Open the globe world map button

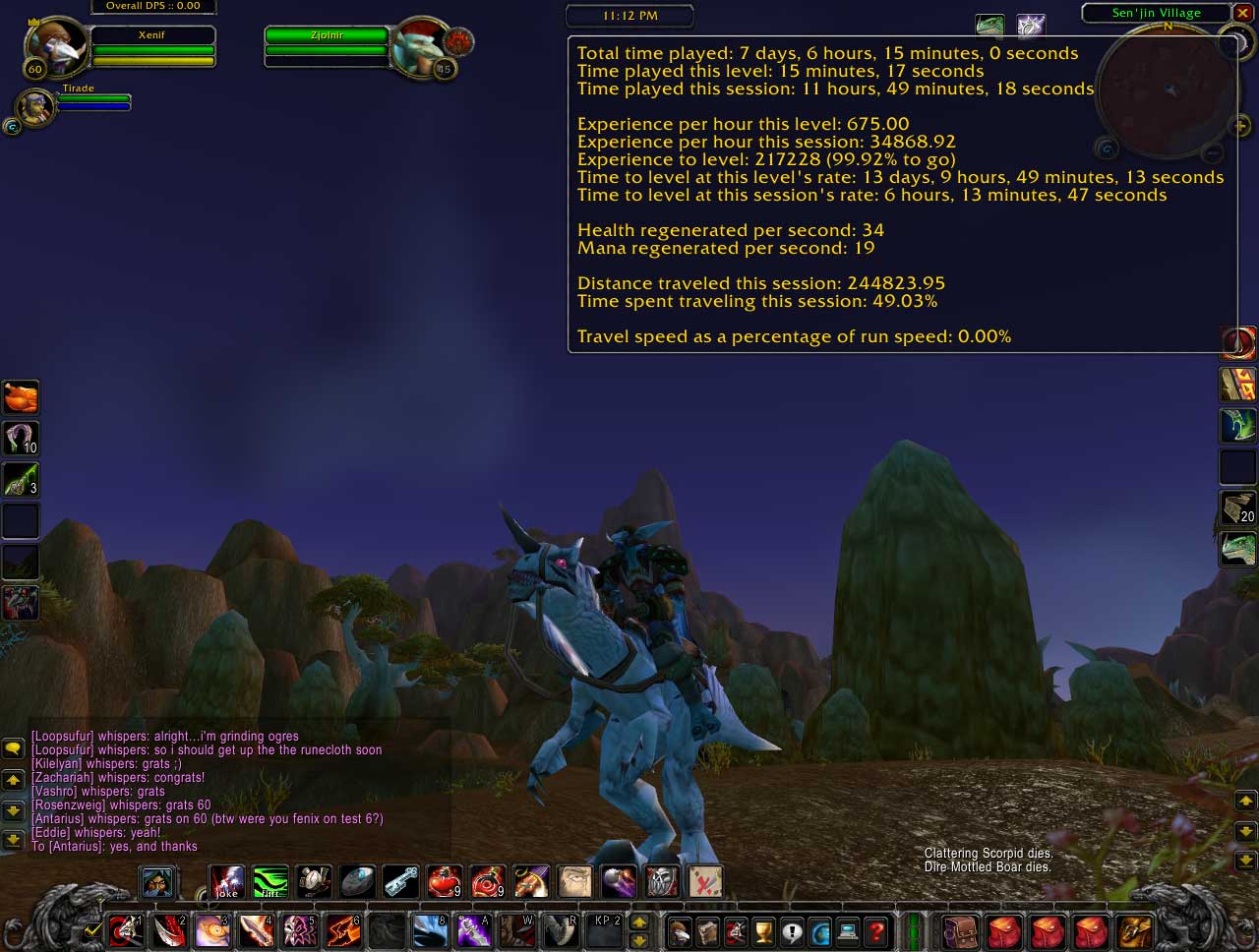coord(820,930)
